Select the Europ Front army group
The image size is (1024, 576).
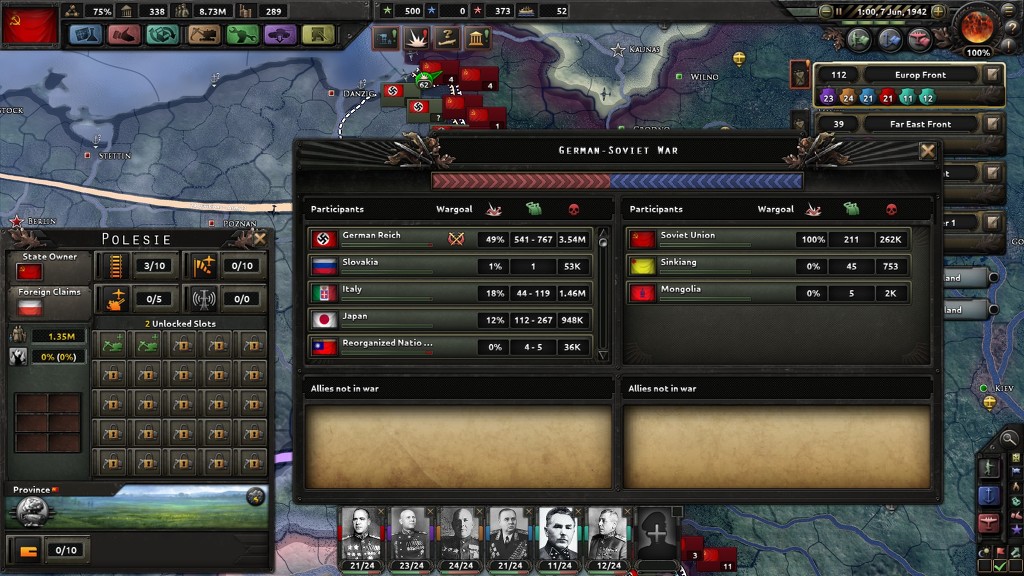pyautogui.click(x=905, y=75)
